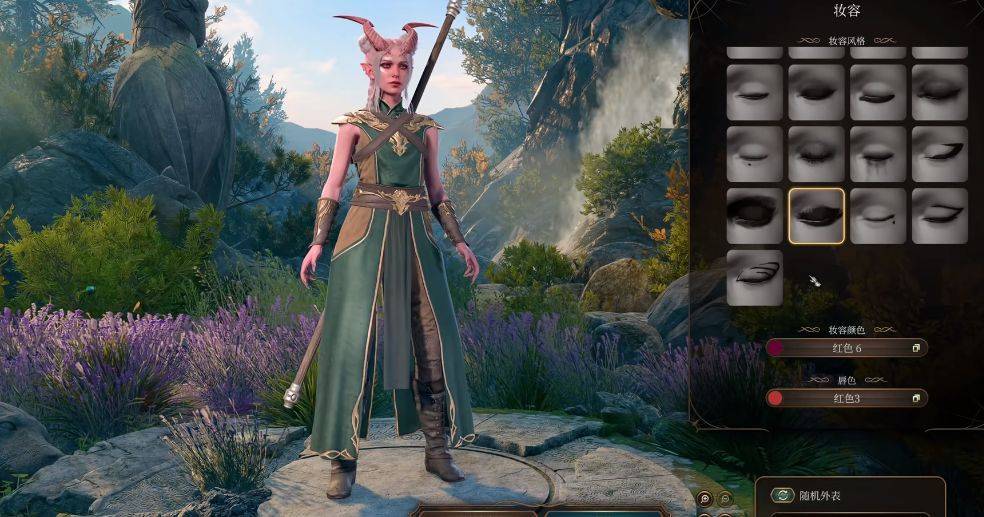Pick the feather-wing eyeliner makeup style
This screenshot has height=517, width=984.
pyautogui.click(x=754, y=277)
